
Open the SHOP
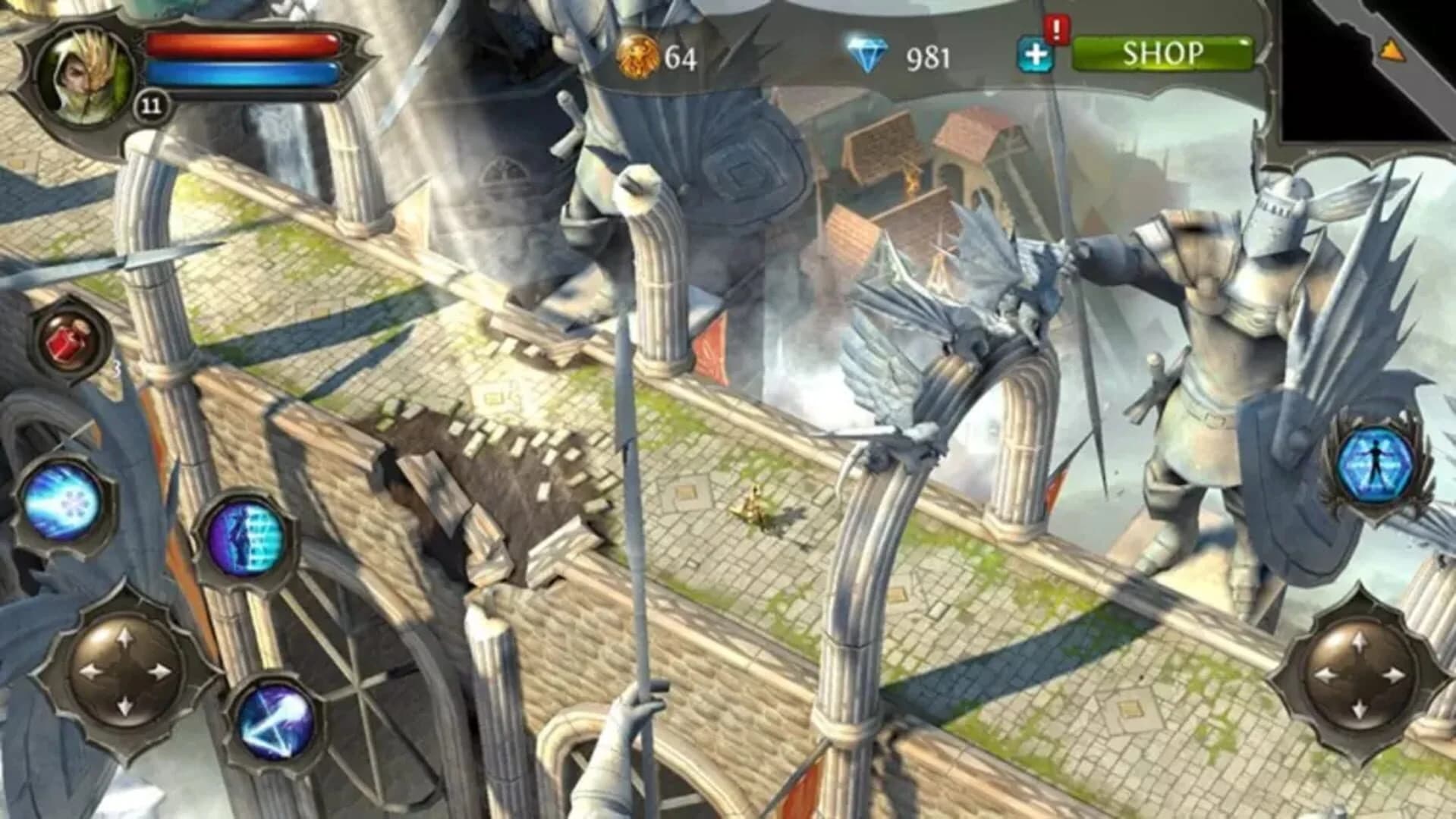[x=1165, y=53]
